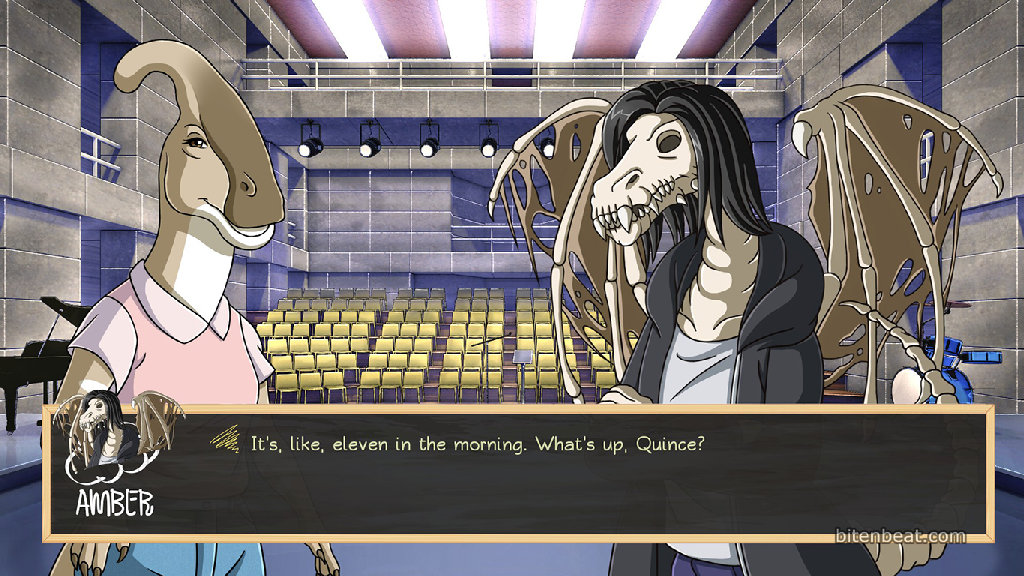The width and height of the screenshot is (1024, 576).
Task: Click Amber's dialogue box to continue
Action: (560, 477)
